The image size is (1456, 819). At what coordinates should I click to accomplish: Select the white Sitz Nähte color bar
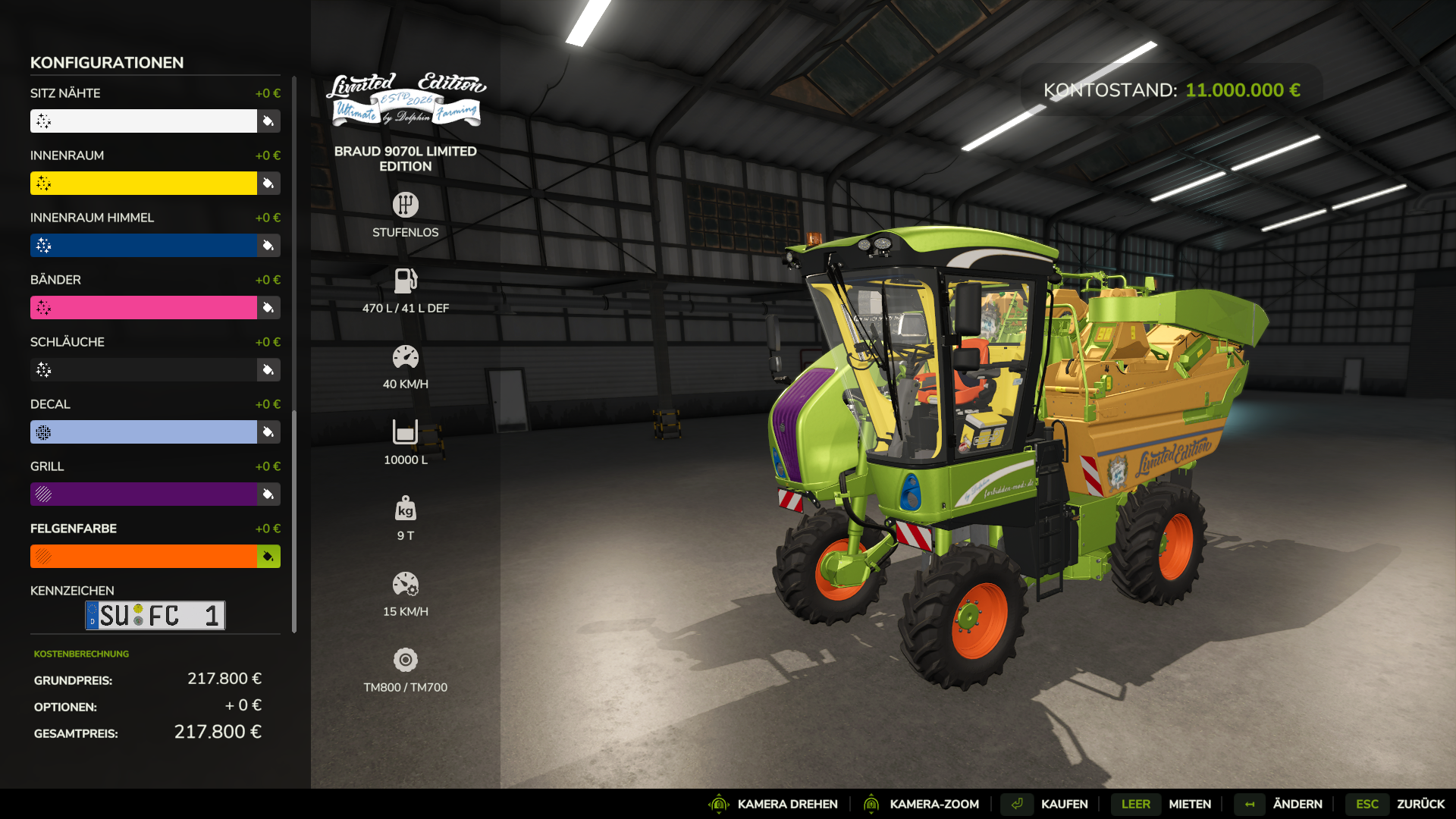point(144,121)
